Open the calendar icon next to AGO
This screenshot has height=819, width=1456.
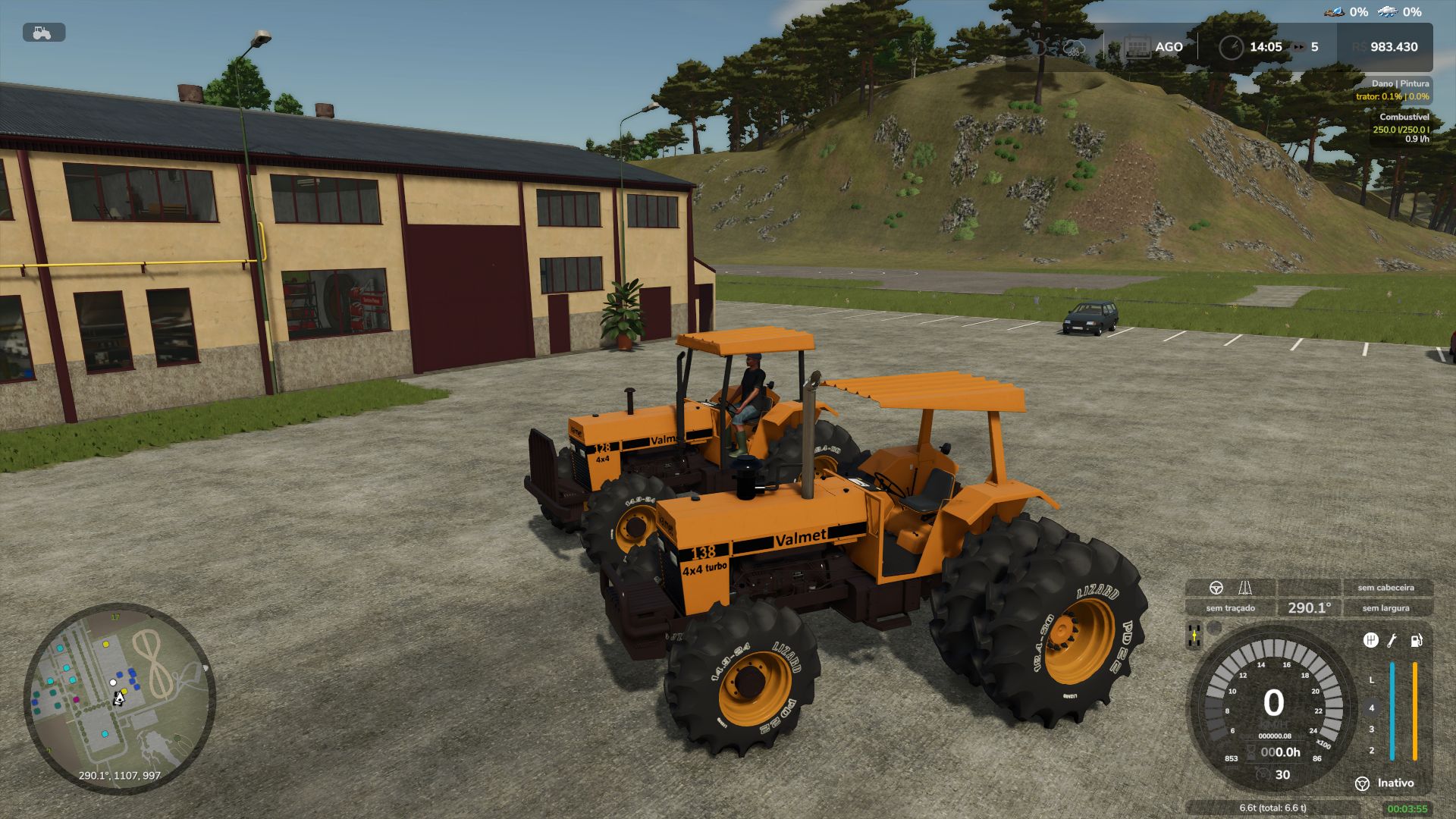point(1138,46)
